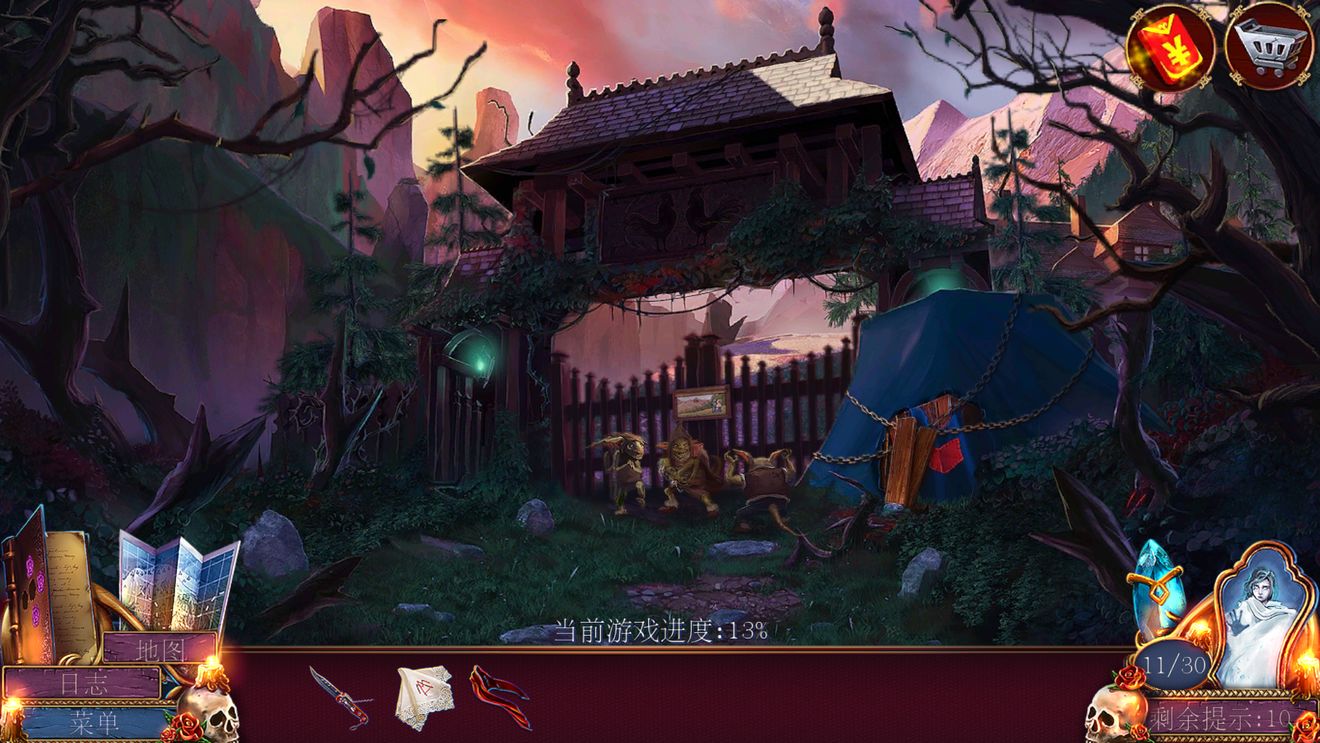Open the map (地图)
The width and height of the screenshot is (1320, 743).
click(x=160, y=649)
